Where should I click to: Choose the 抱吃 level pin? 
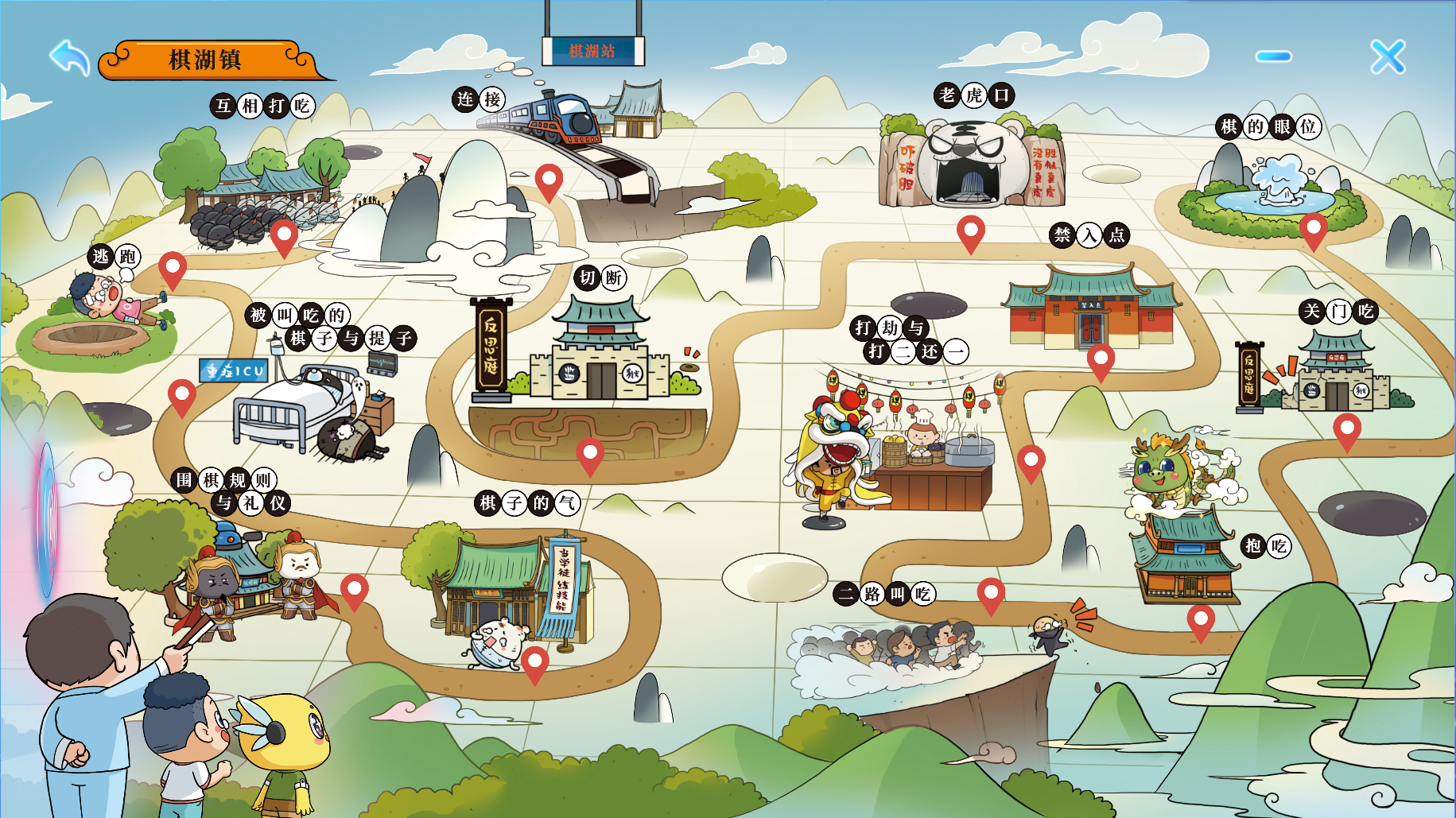pos(1201,619)
